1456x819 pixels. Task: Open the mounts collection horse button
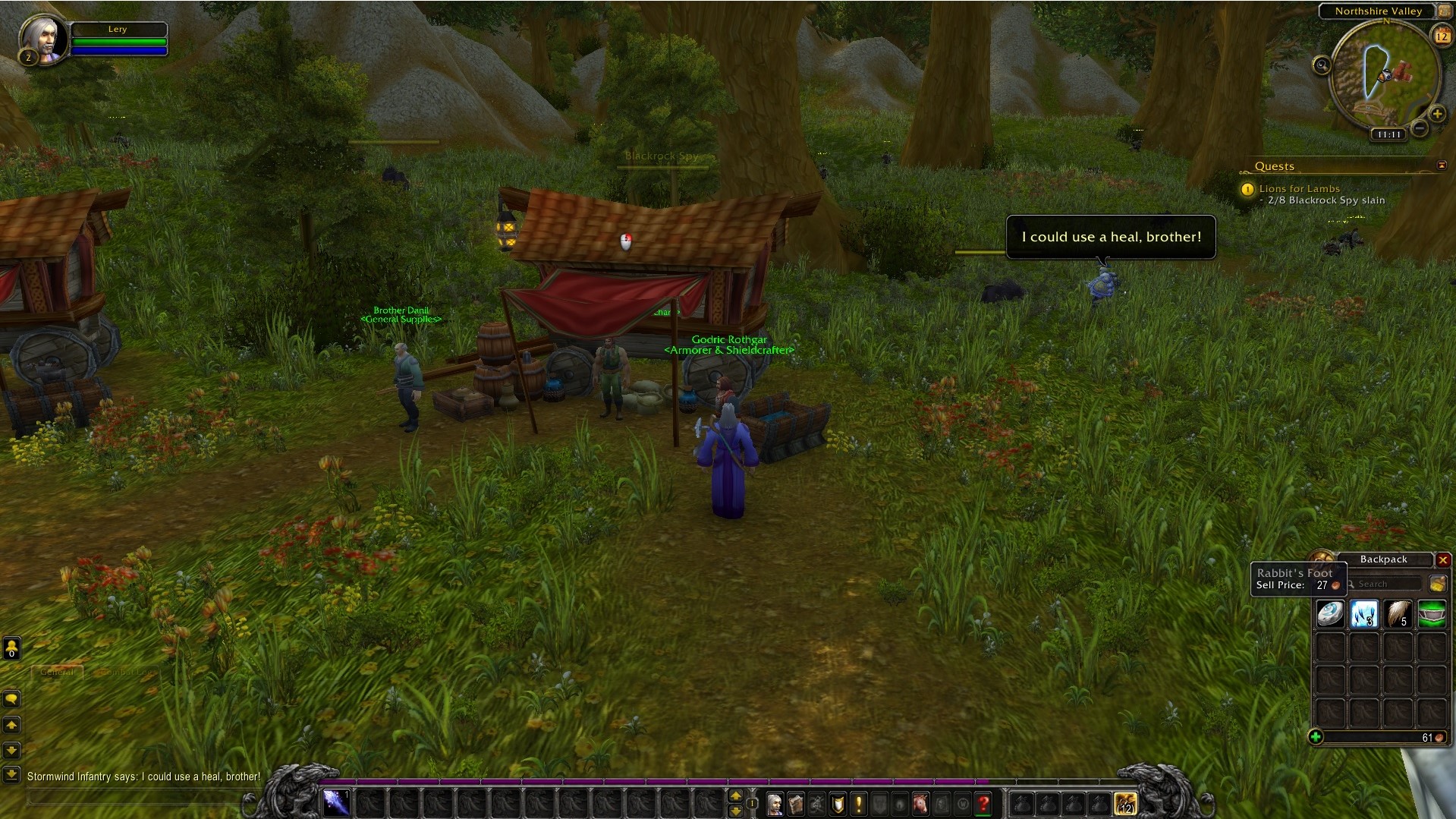(x=920, y=803)
